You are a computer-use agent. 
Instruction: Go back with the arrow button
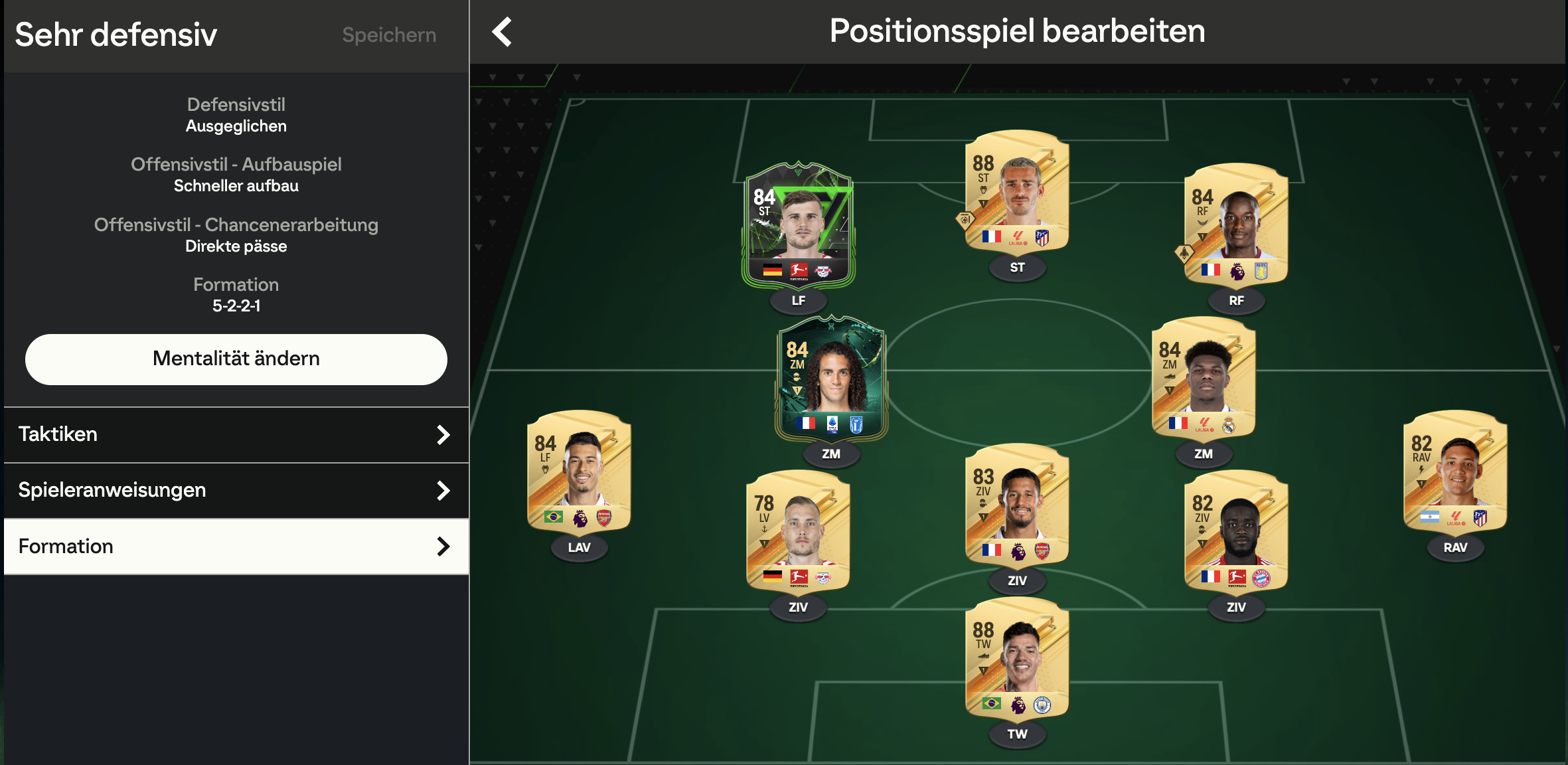pyautogui.click(x=502, y=32)
